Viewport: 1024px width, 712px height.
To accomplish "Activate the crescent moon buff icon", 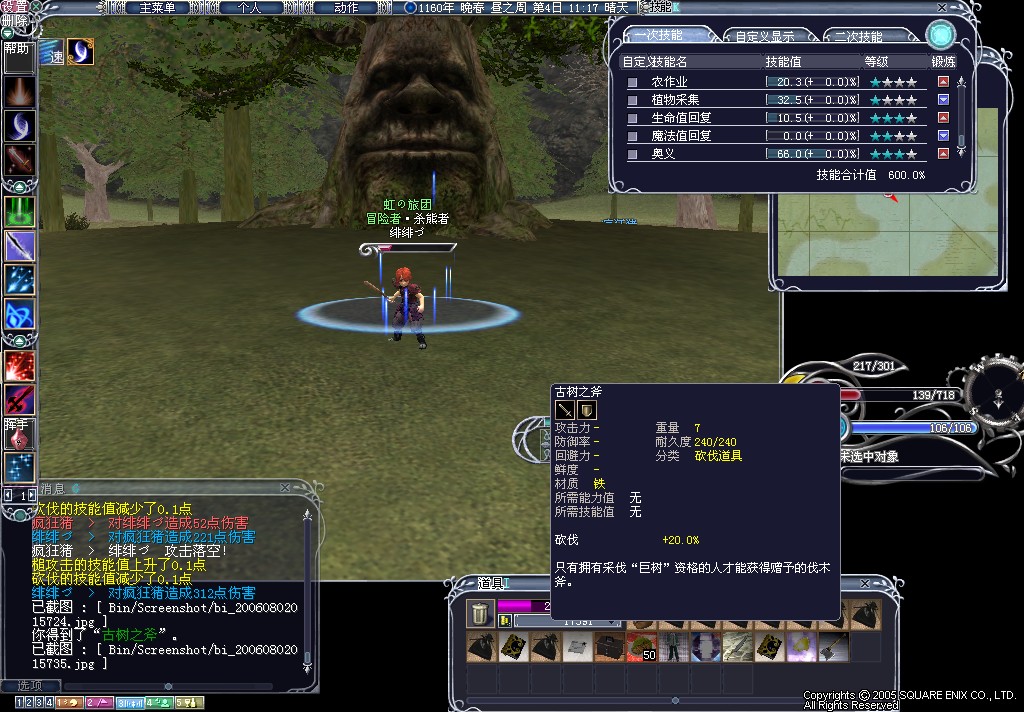I will [80, 51].
